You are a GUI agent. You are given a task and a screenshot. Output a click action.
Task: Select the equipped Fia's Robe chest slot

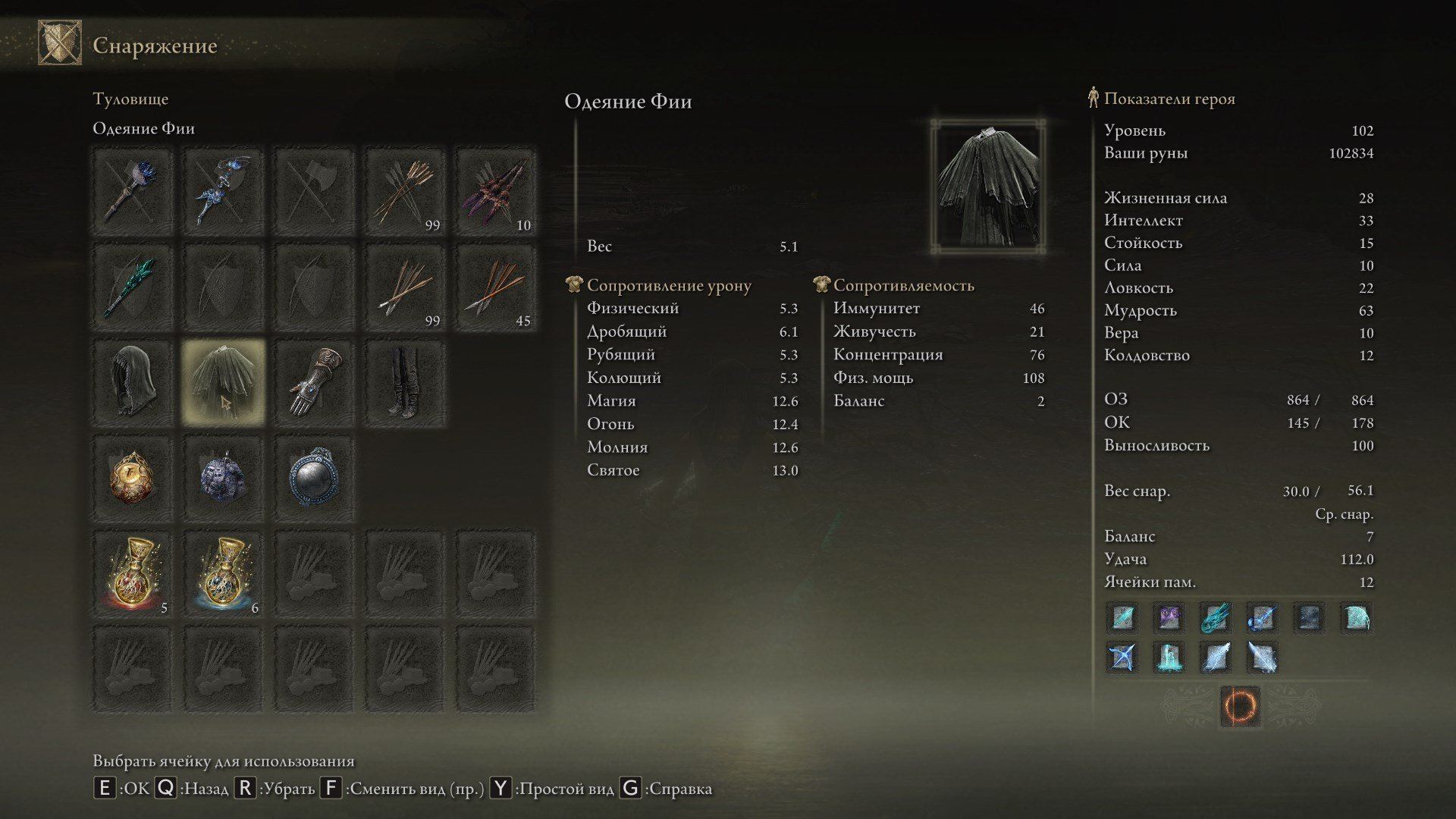223,382
